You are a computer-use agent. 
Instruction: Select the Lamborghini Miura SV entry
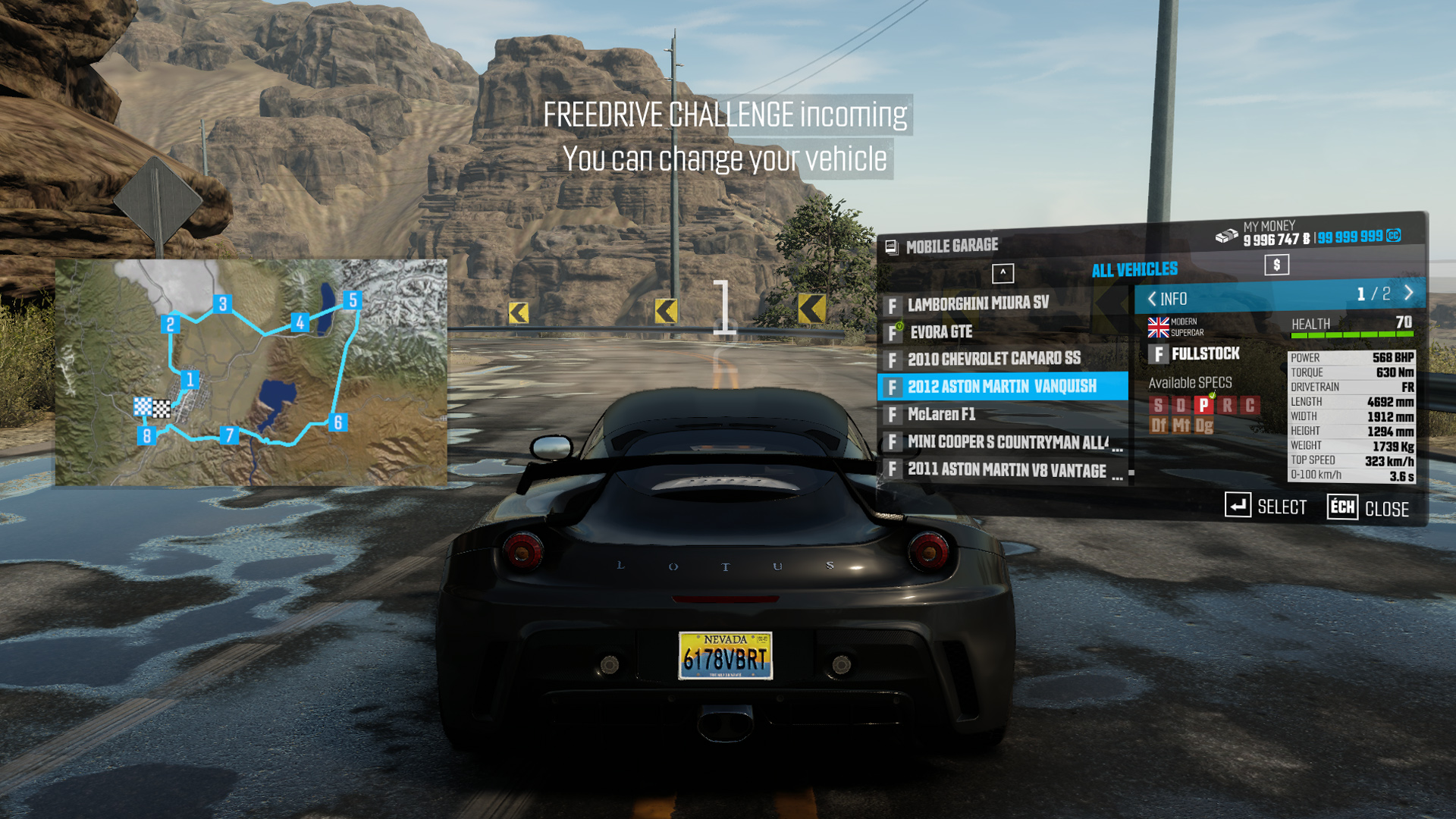pos(978,304)
